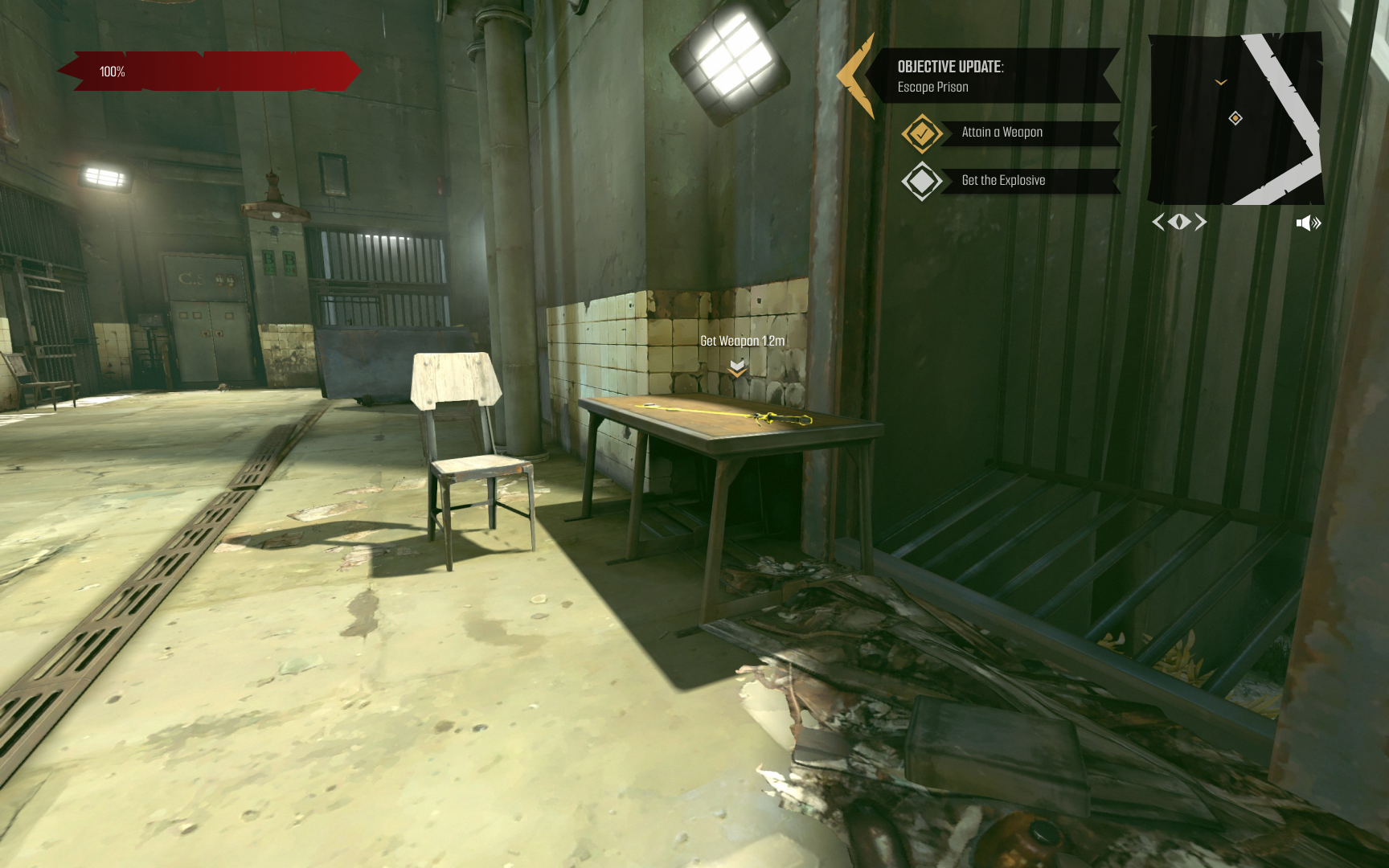Click the left arrow beside the eye icon

pos(1158,222)
